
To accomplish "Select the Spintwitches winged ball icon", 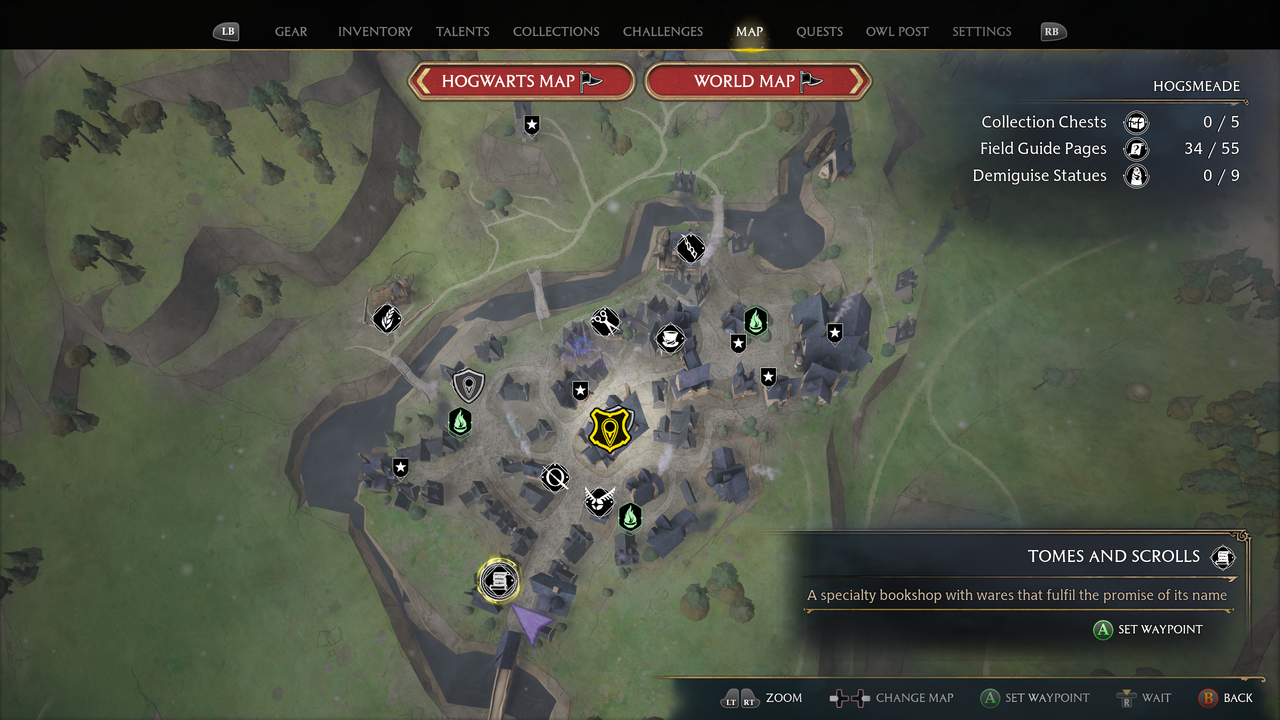I will pos(599,503).
